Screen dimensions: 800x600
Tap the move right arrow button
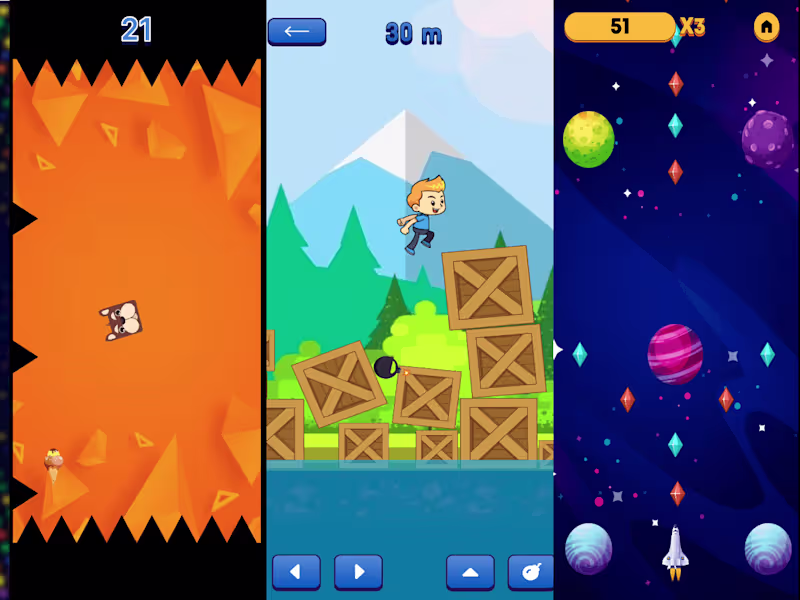[x=358, y=572]
